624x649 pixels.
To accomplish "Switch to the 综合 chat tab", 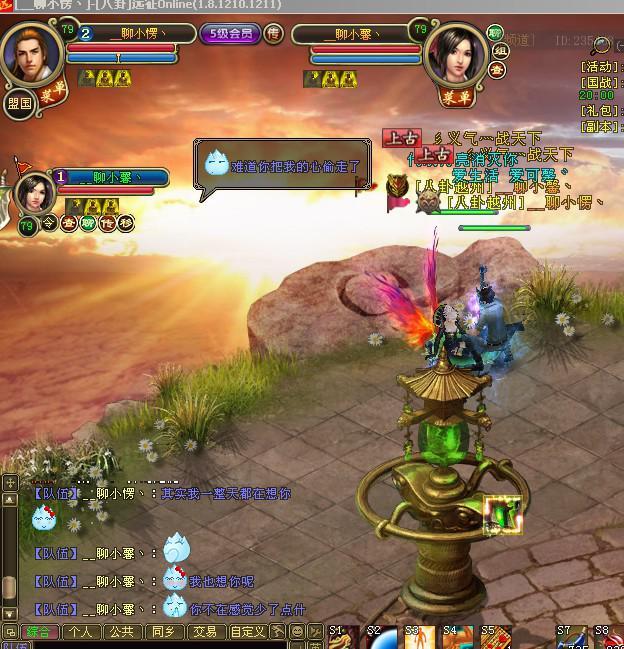I will [39, 632].
